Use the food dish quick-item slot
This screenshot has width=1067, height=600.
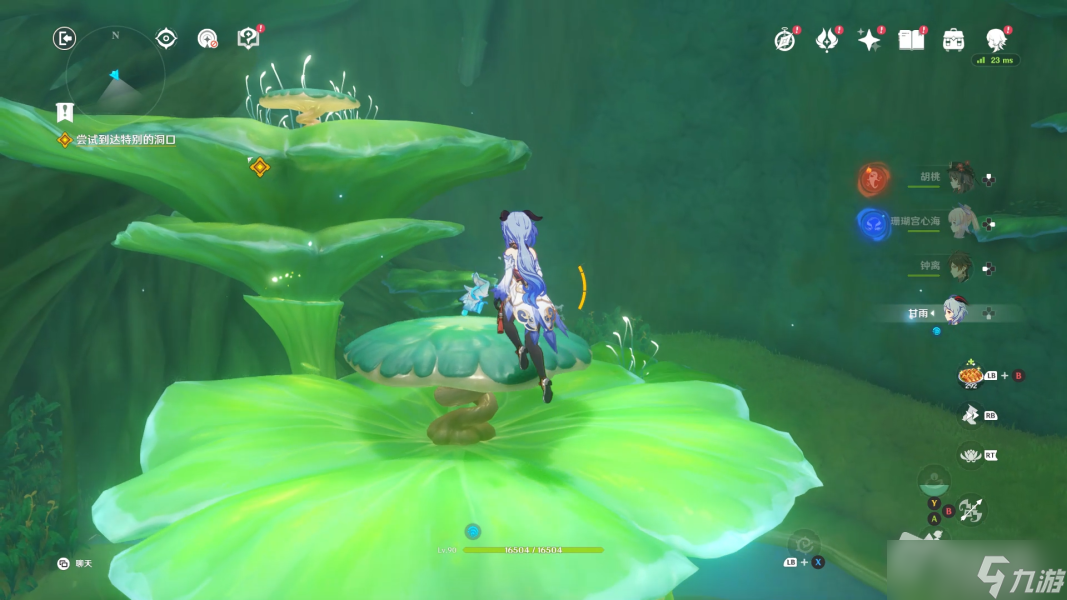[970, 375]
